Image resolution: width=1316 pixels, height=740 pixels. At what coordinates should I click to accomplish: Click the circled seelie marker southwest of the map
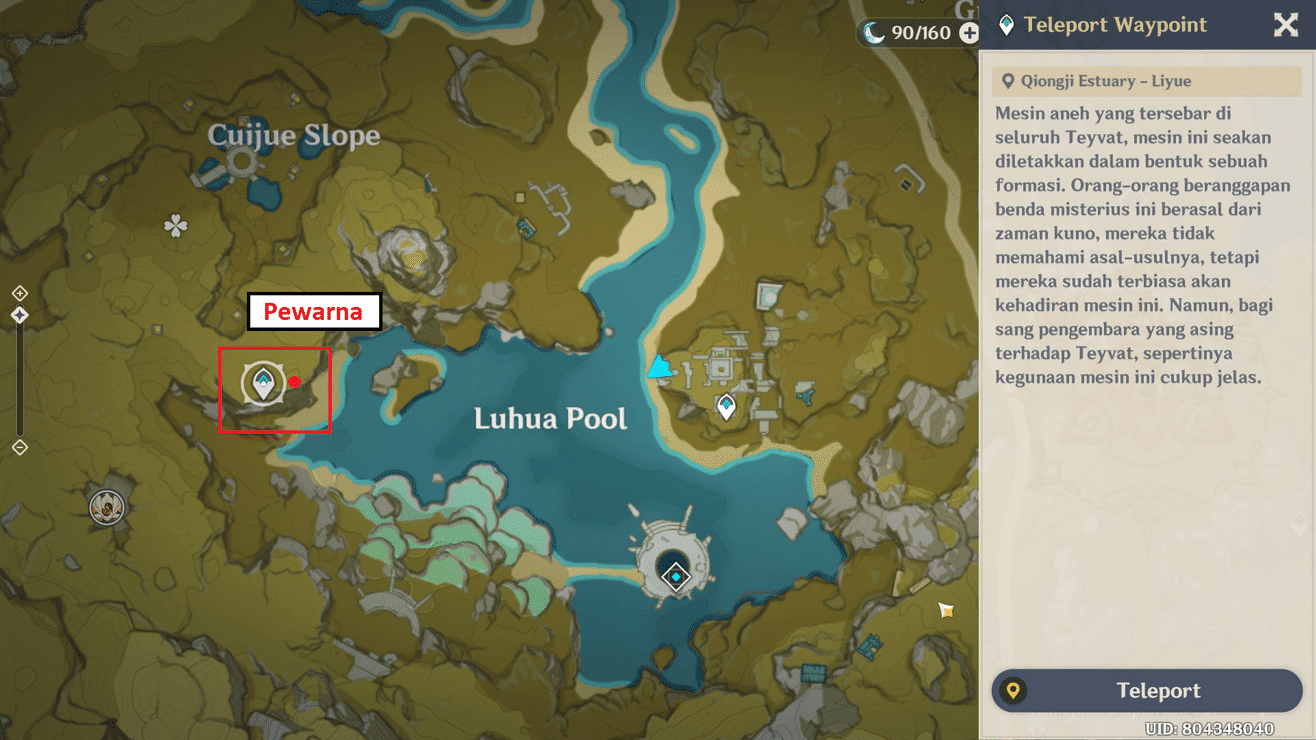coord(105,507)
